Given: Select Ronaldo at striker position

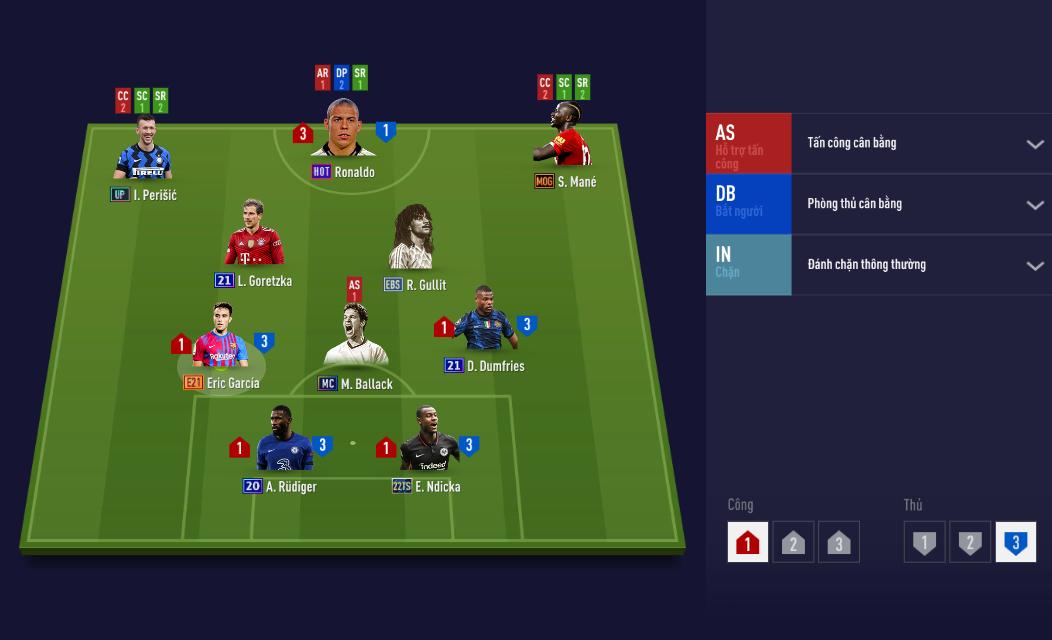Looking at the screenshot, I should click(x=343, y=130).
